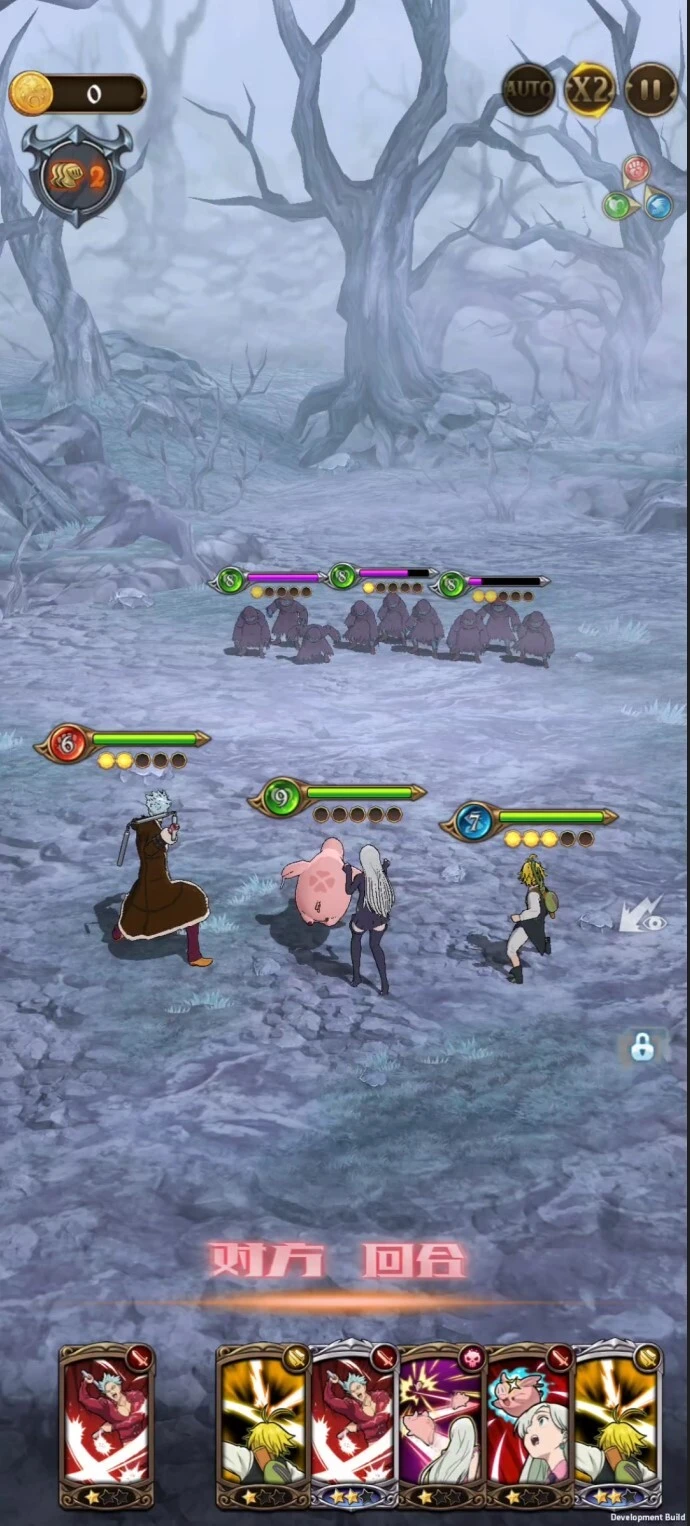Toggle the AUTO battle button
690x1526 pixels.
click(528, 91)
